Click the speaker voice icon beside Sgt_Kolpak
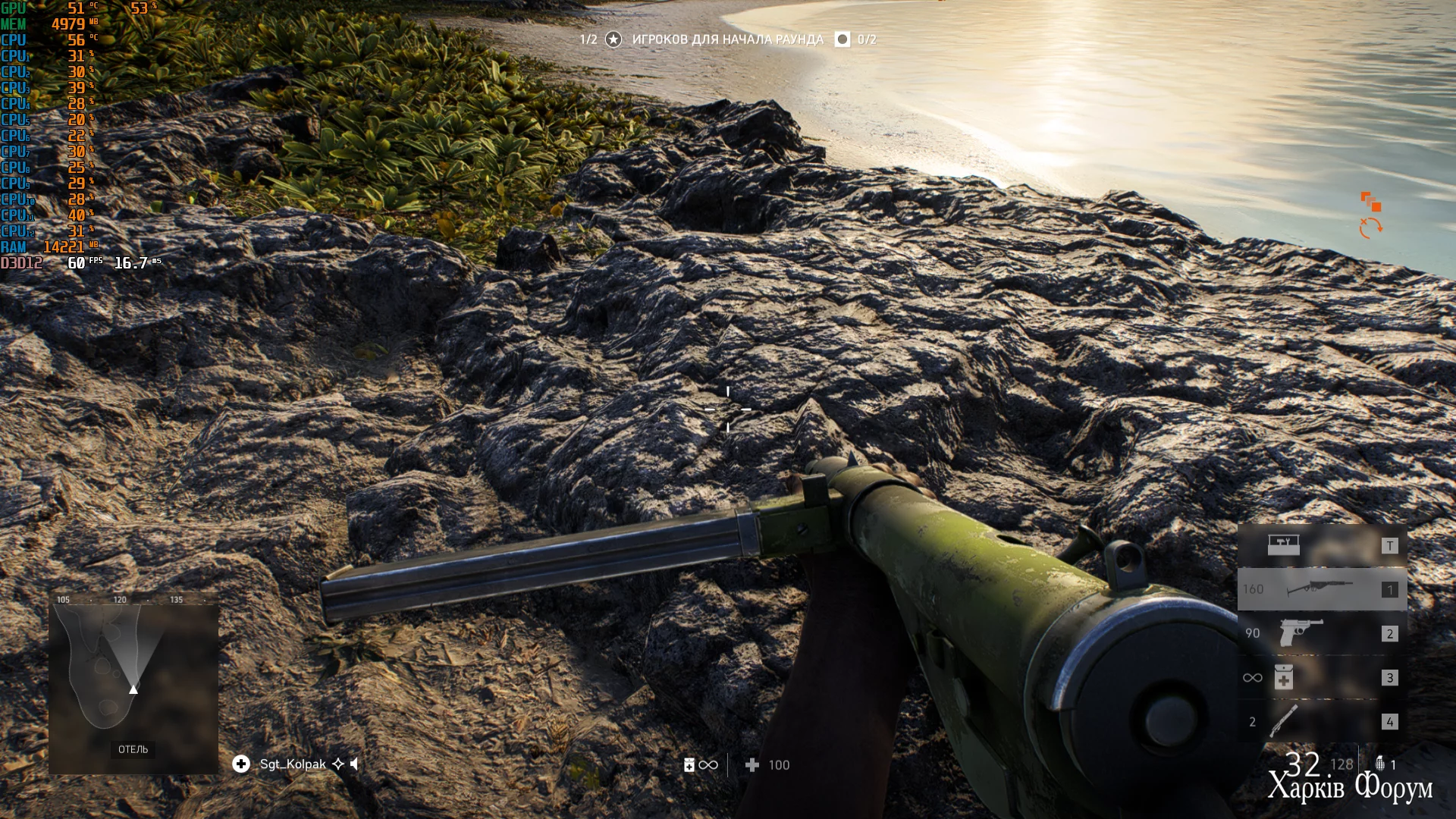1456x819 pixels. pos(354,764)
